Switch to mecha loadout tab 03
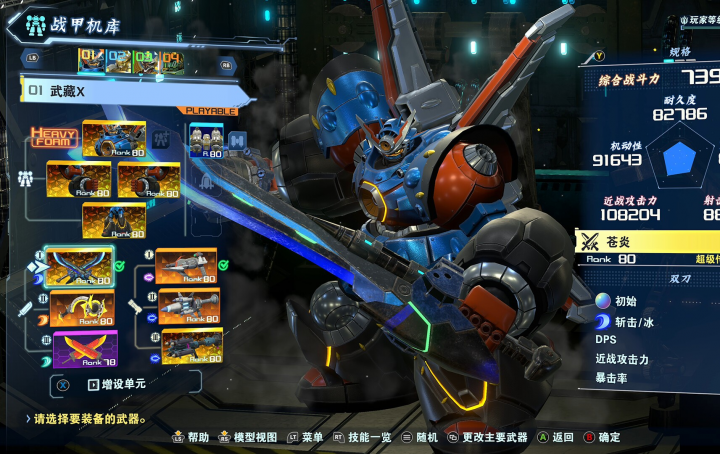The width and height of the screenshot is (720, 454). pyautogui.click(x=146, y=61)
